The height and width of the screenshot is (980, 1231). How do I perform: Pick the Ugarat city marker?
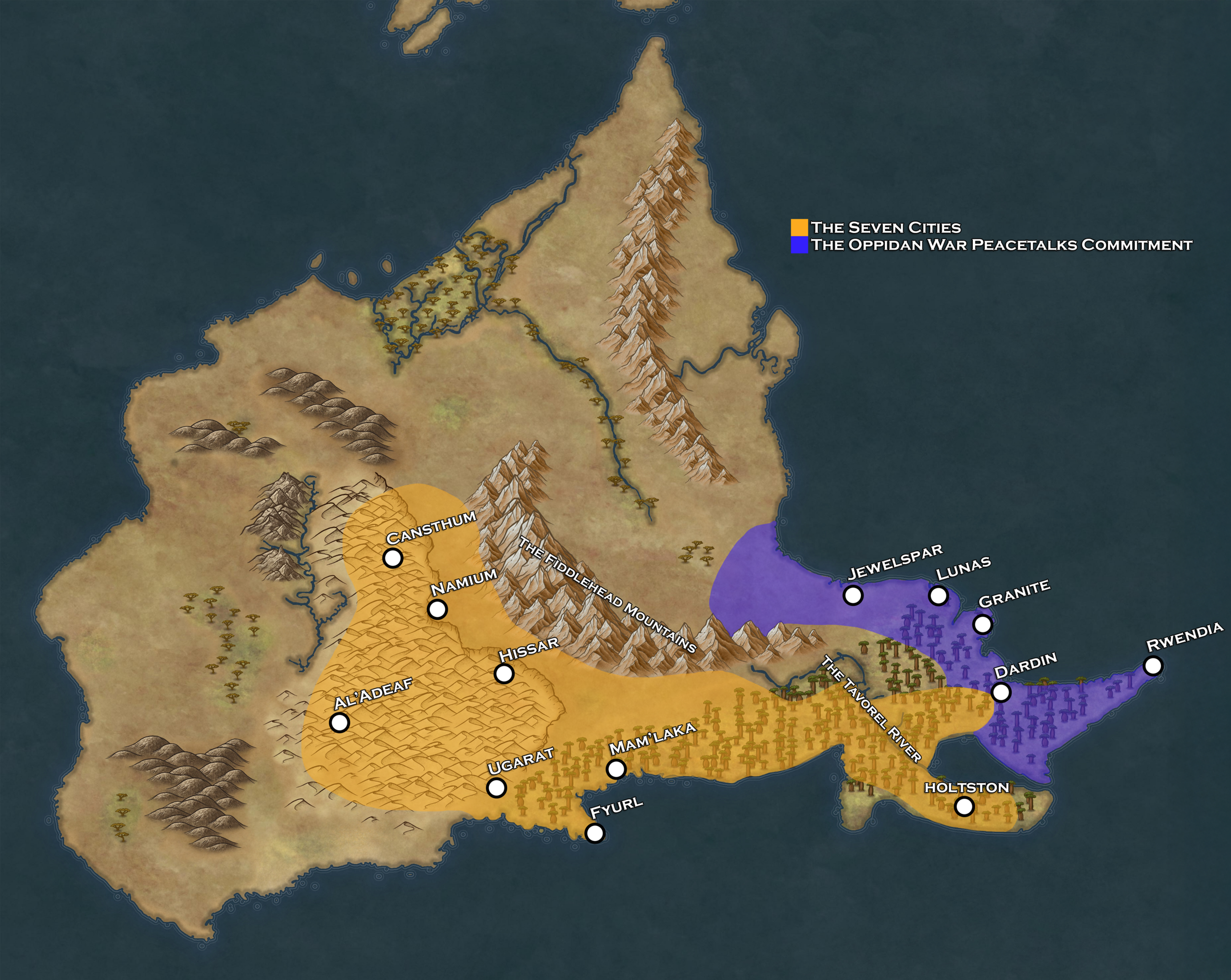(x=497, y=788)
